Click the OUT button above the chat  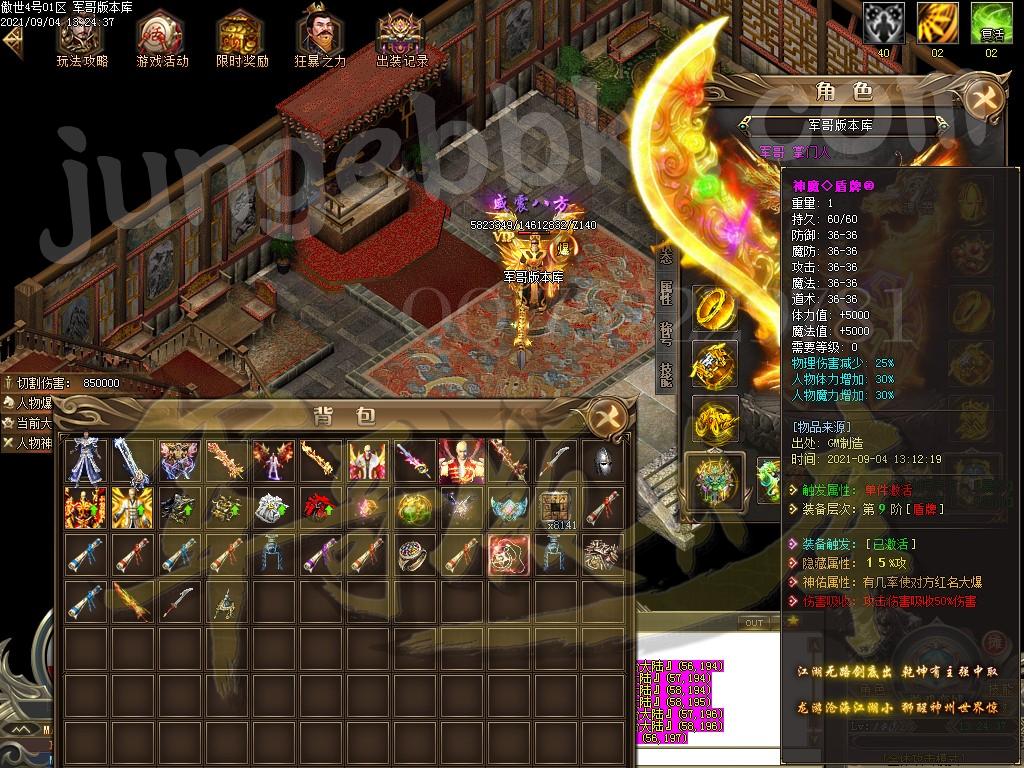point(754,622)
